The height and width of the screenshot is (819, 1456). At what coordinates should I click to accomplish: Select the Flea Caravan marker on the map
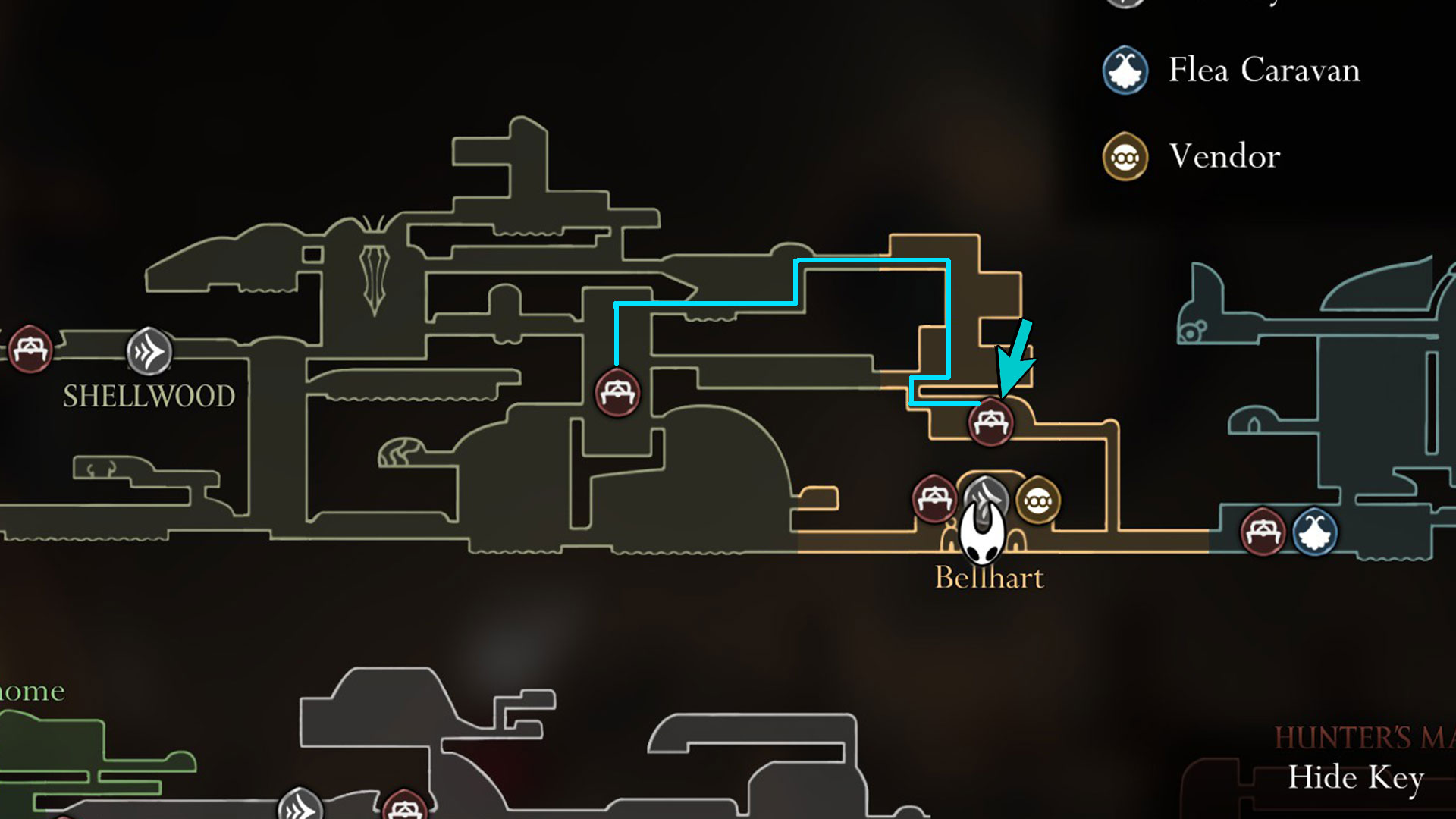click(1314, 532)
